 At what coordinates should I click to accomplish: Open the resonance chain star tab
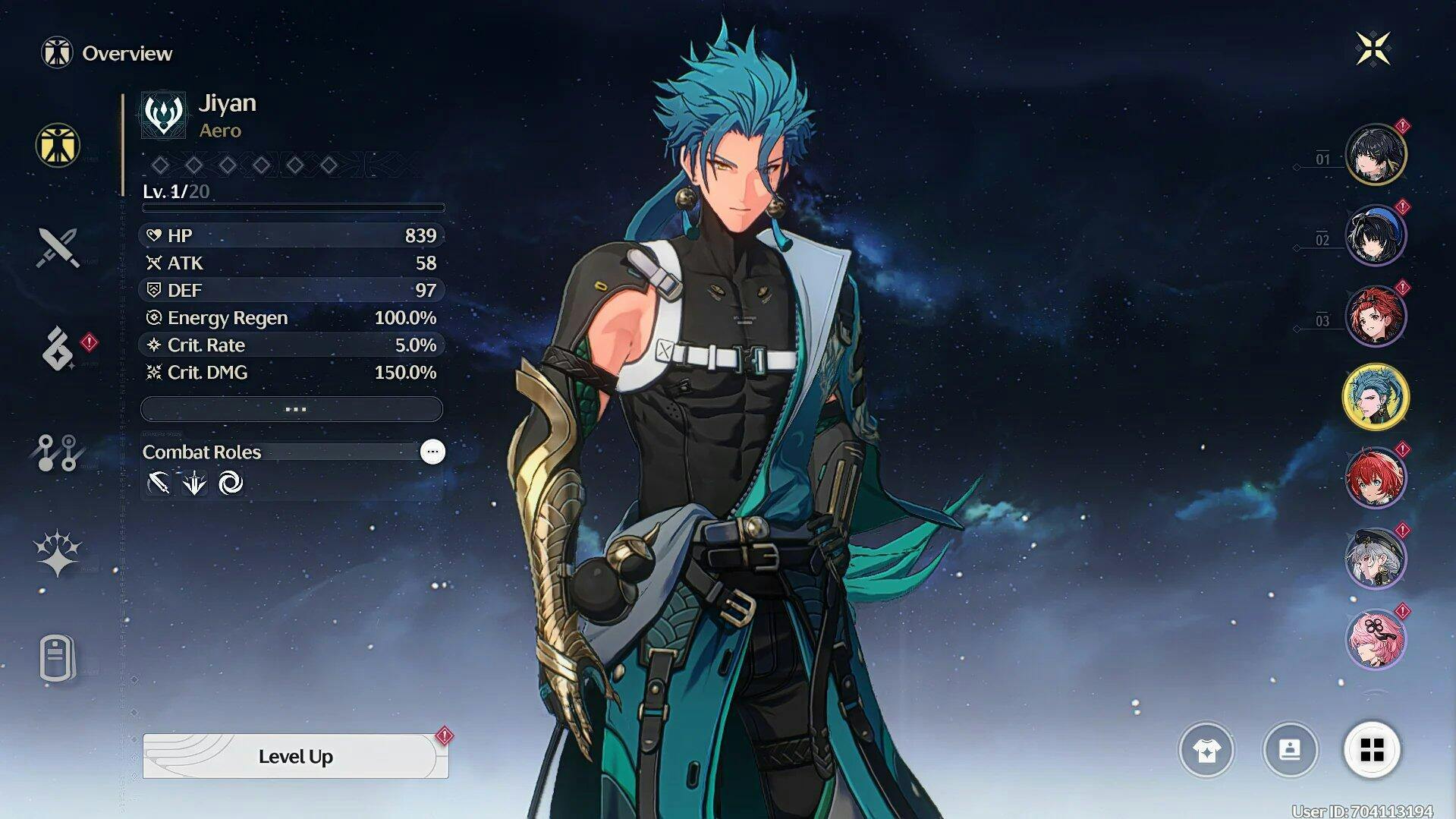pos(58,553)
